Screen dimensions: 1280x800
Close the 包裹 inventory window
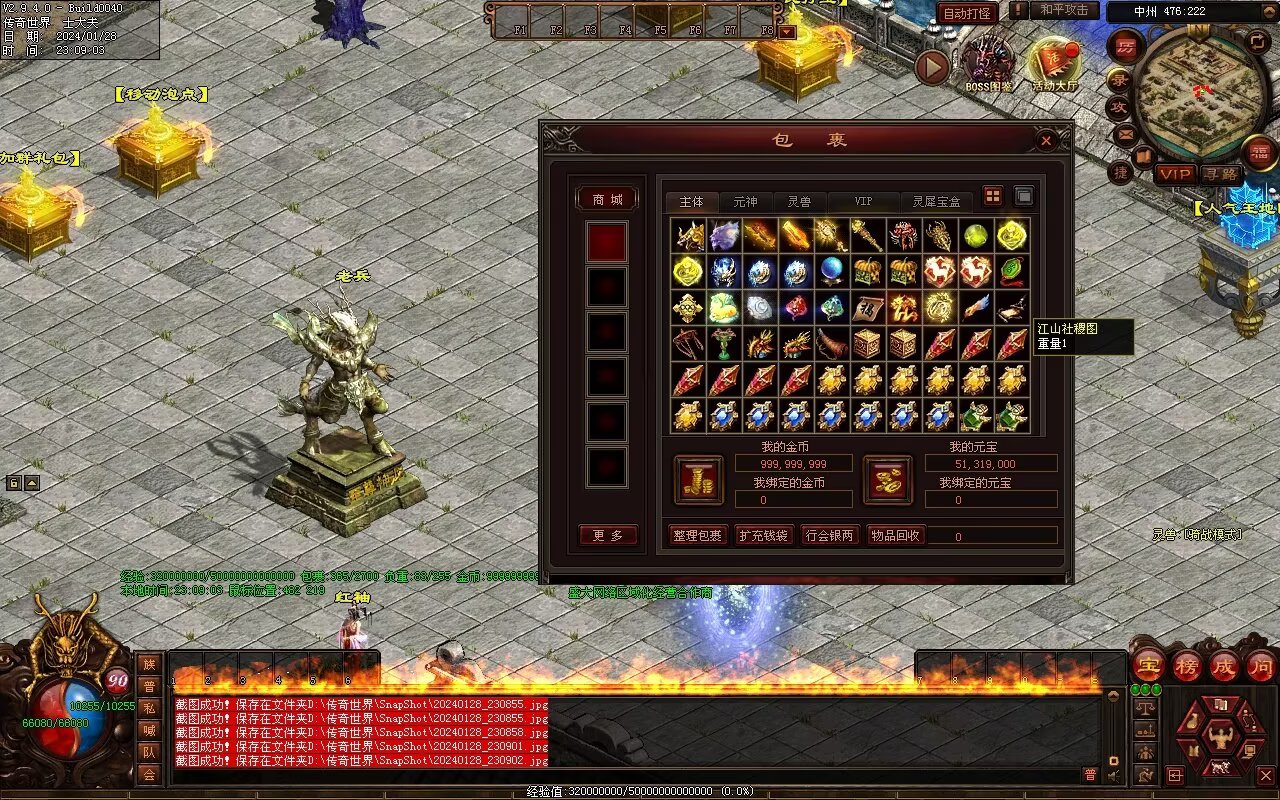click(x=1046, y=141)
